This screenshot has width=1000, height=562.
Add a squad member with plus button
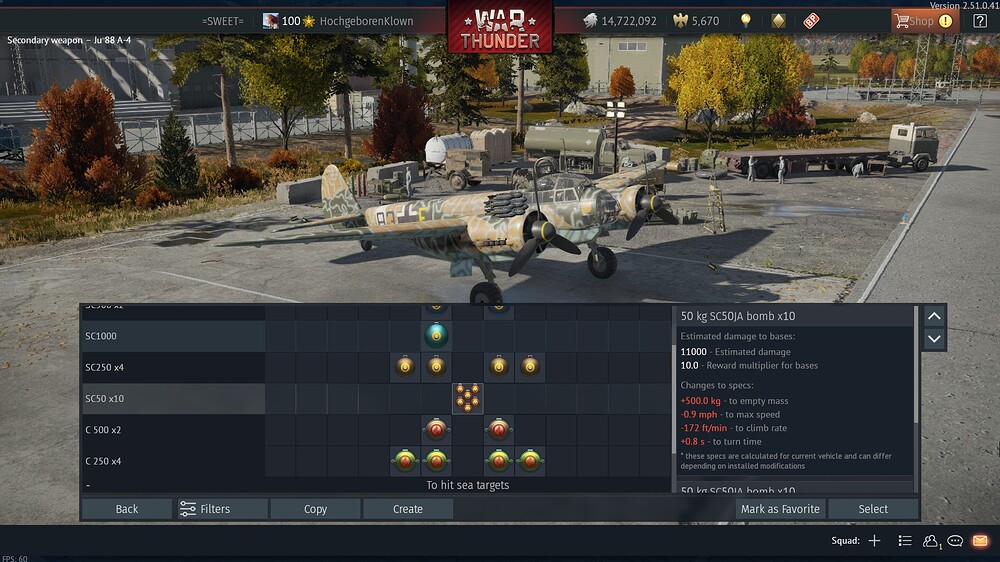click(x=874, y=541)
